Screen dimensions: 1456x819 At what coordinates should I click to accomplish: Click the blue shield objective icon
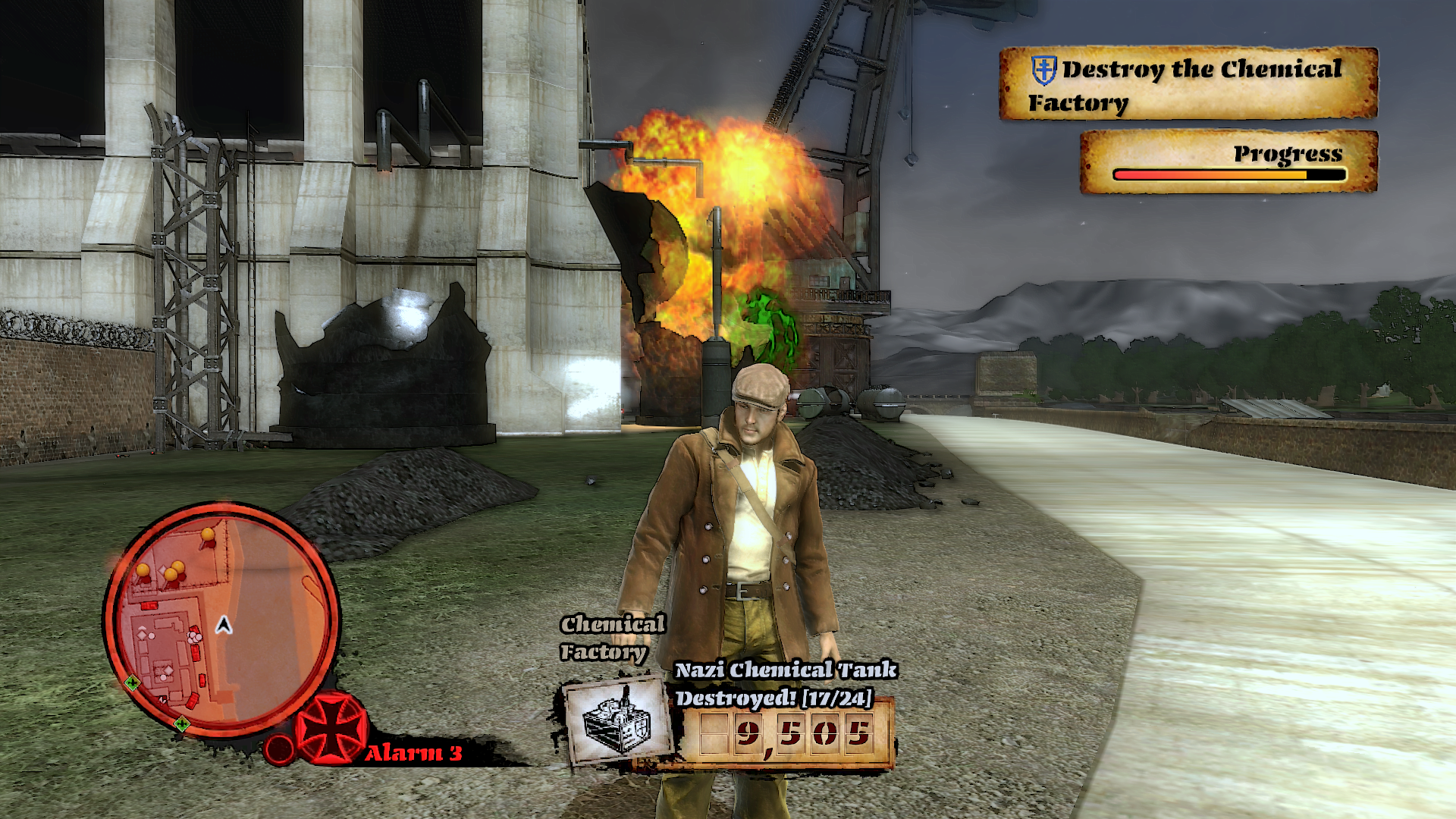point(1044,70)
